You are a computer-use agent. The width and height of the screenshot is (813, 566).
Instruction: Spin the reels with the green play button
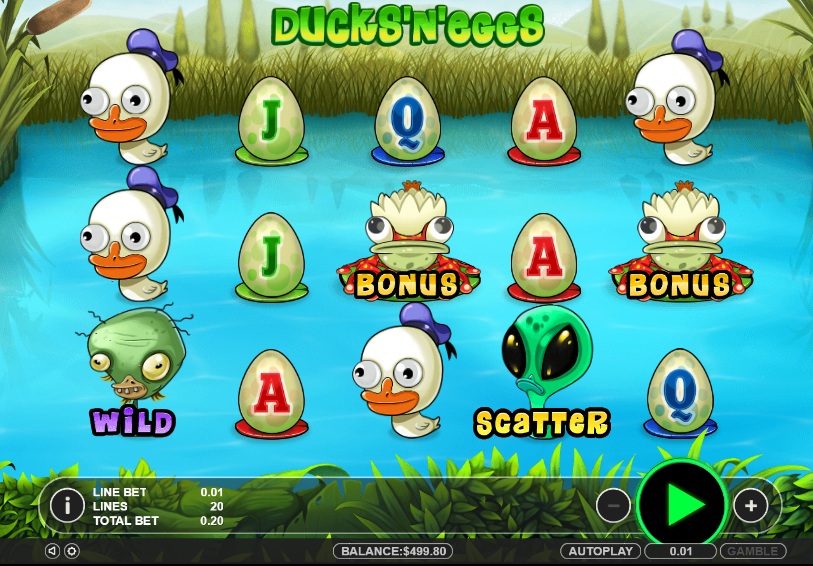[685, 505]
